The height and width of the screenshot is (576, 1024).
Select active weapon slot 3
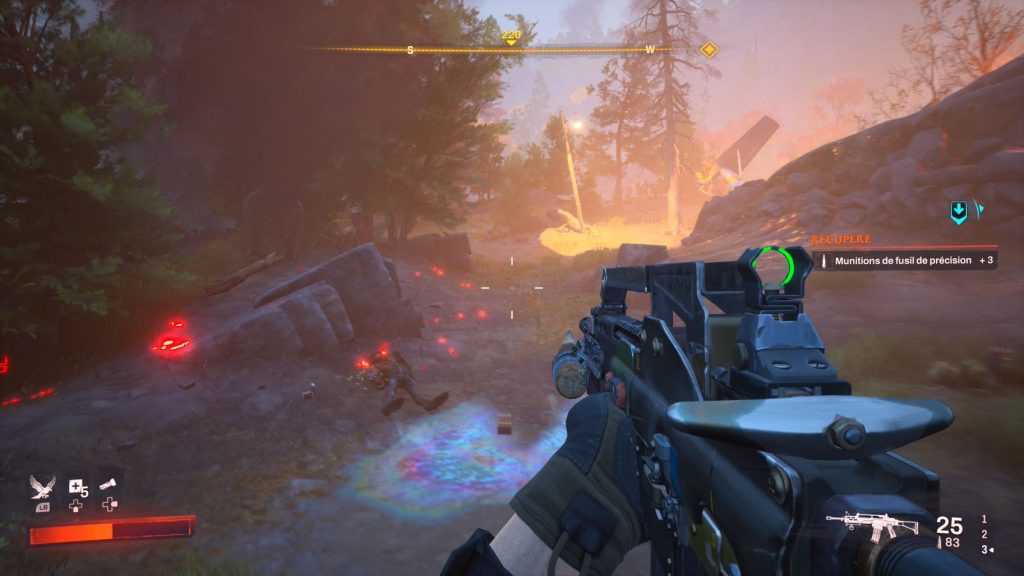click(x=985, y=549)
